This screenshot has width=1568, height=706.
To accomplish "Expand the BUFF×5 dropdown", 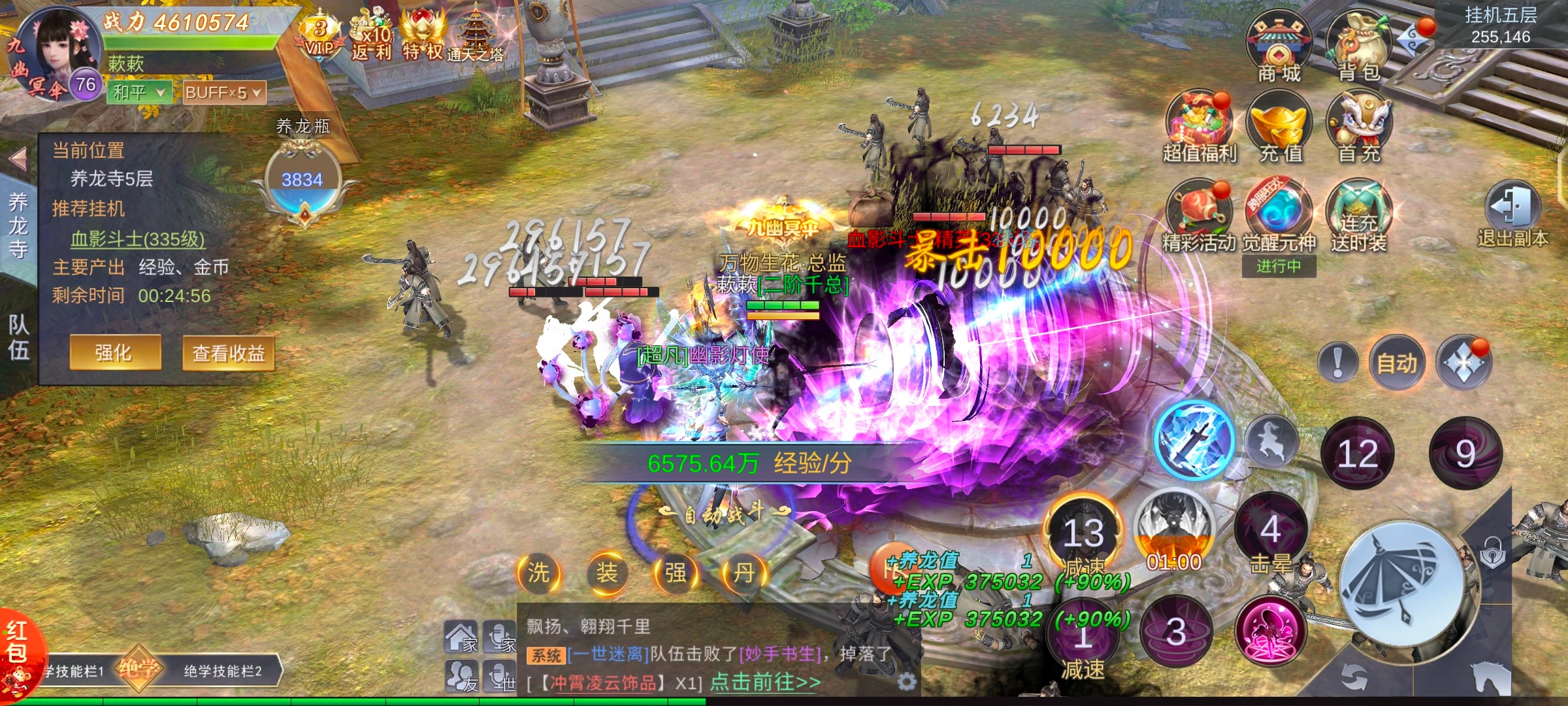I will (x=223, y=93).
